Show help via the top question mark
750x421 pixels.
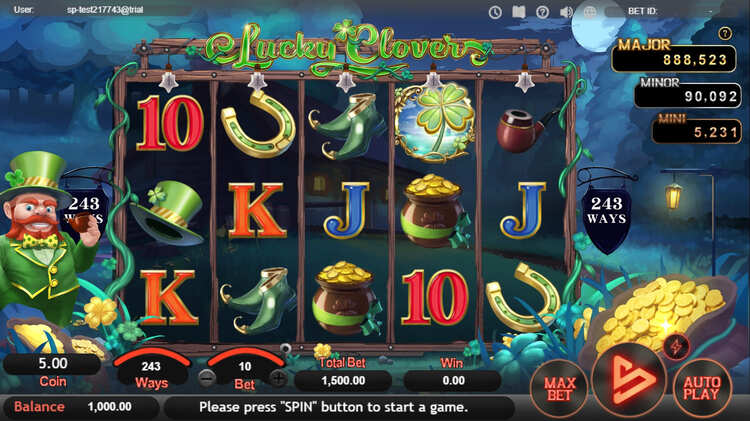(543, 12)
